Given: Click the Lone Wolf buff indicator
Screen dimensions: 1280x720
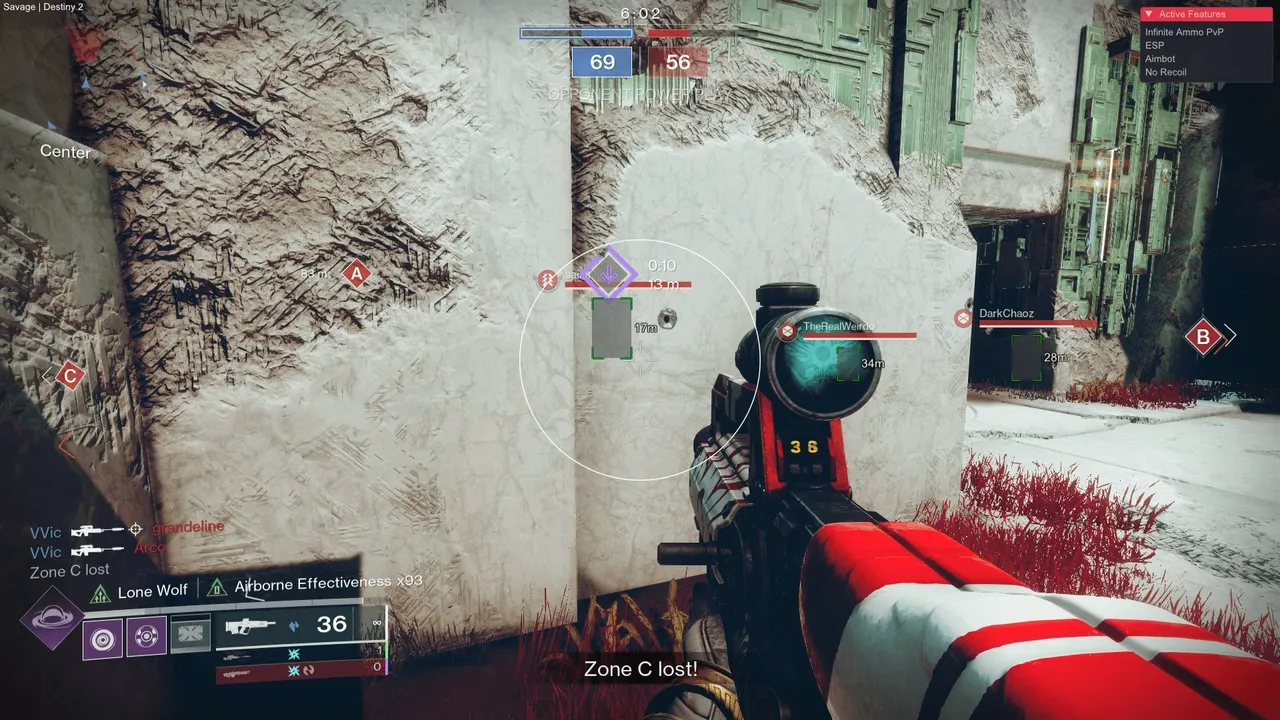Looking at the screenshot, I should (x=141, y=592).
